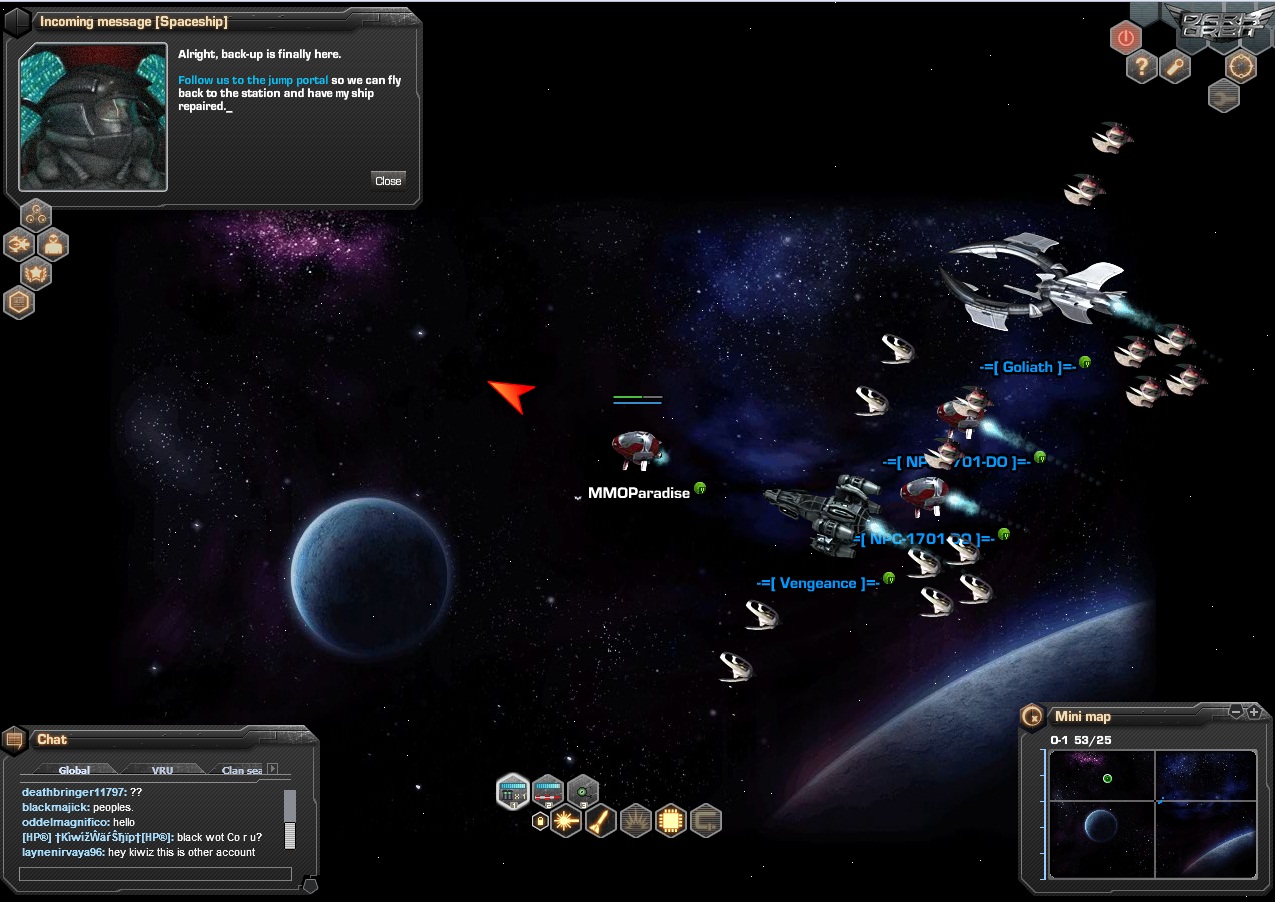The image size is (1275, 902).
Task: Toggle the padlock on the action bar
Action: click(x=540, y=821)
